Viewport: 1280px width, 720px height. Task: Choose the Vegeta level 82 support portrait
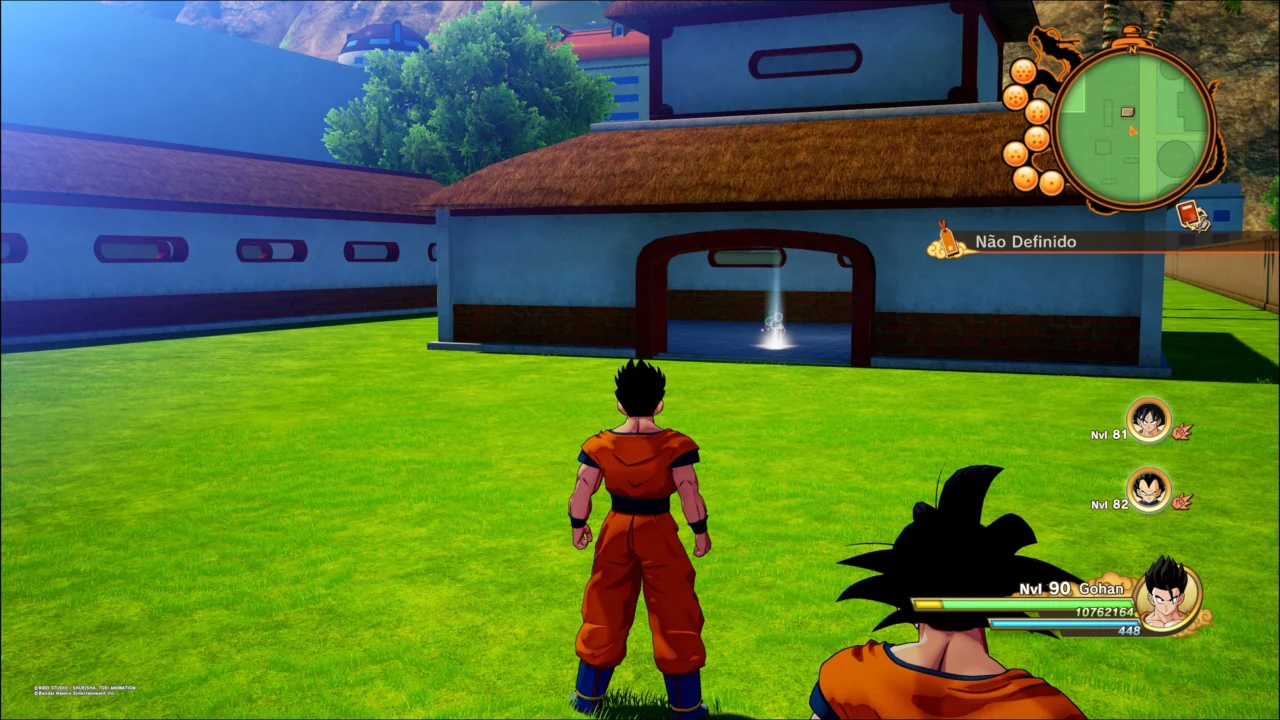[x=1148, y=490]
